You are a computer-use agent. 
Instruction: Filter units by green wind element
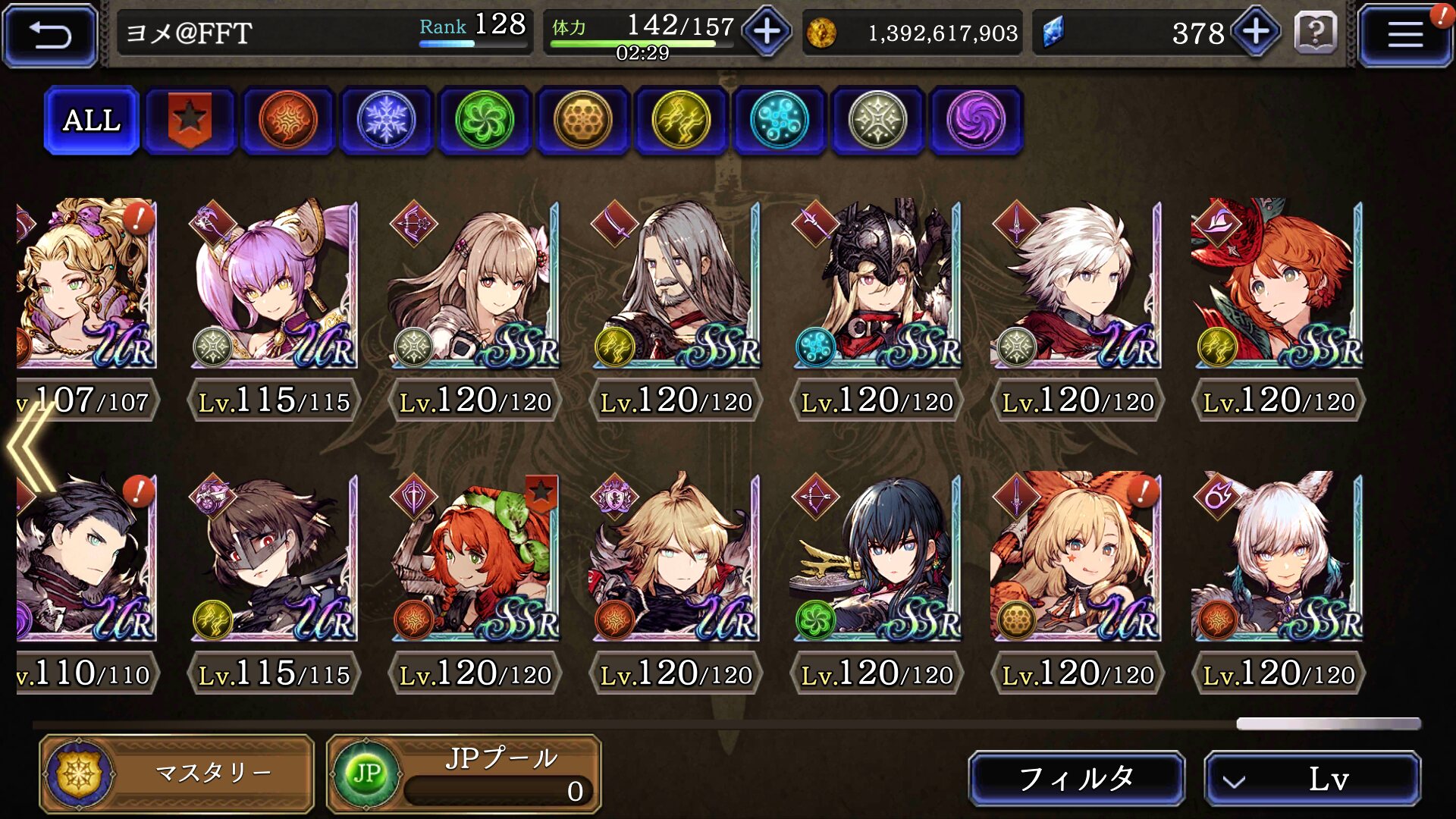click(484, 120)
